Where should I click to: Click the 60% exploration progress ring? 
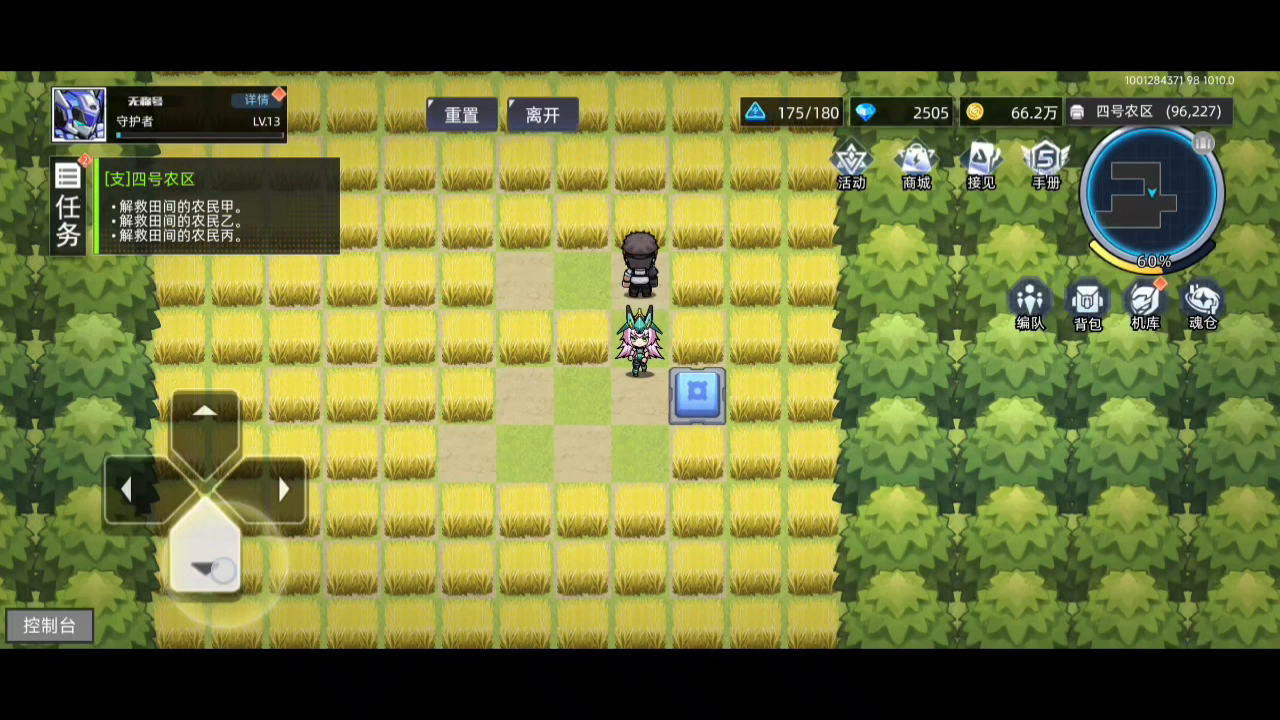pos(1153,261)
